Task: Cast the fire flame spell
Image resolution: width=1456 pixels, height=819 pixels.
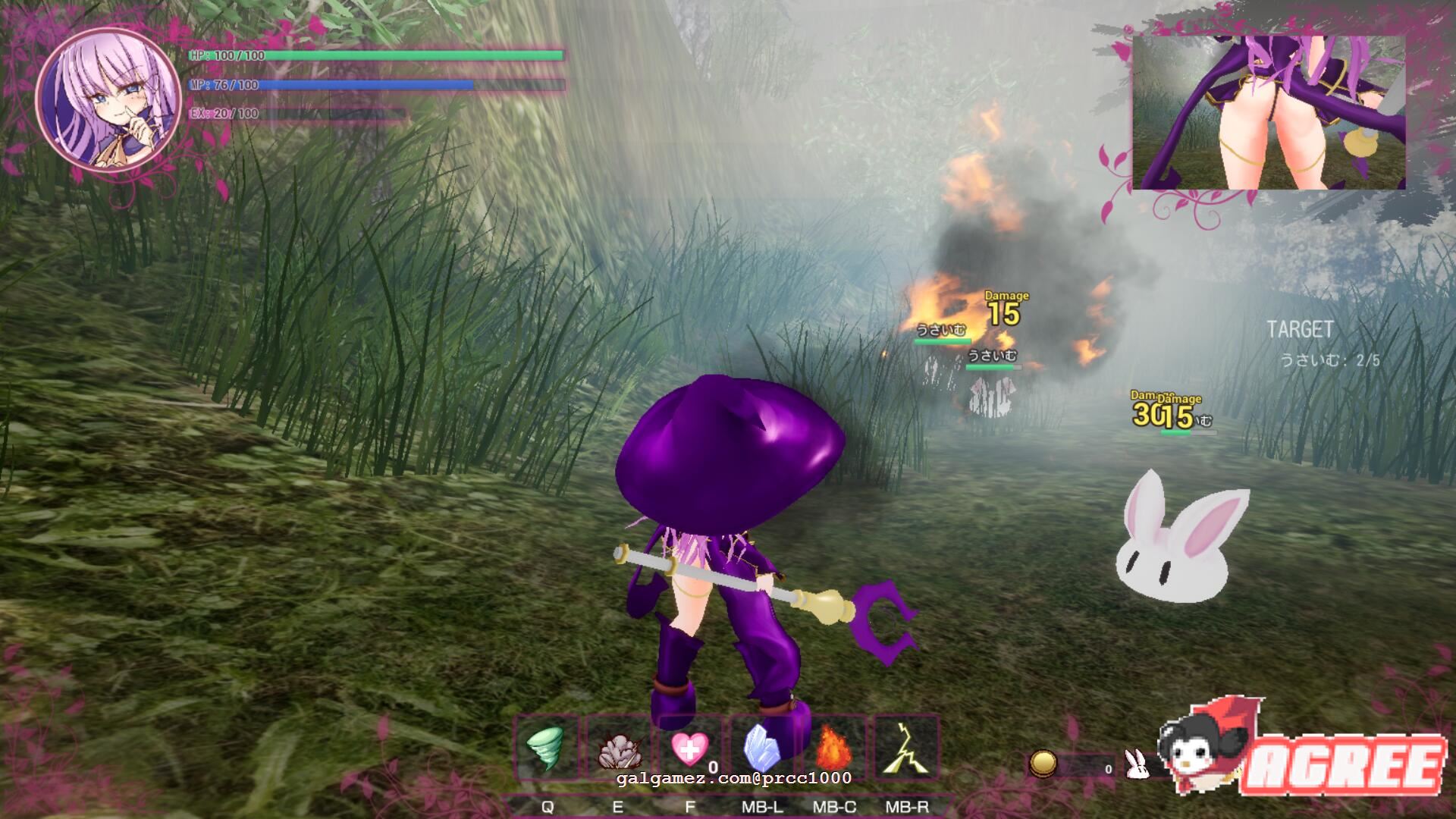Action: click(834, 748)
